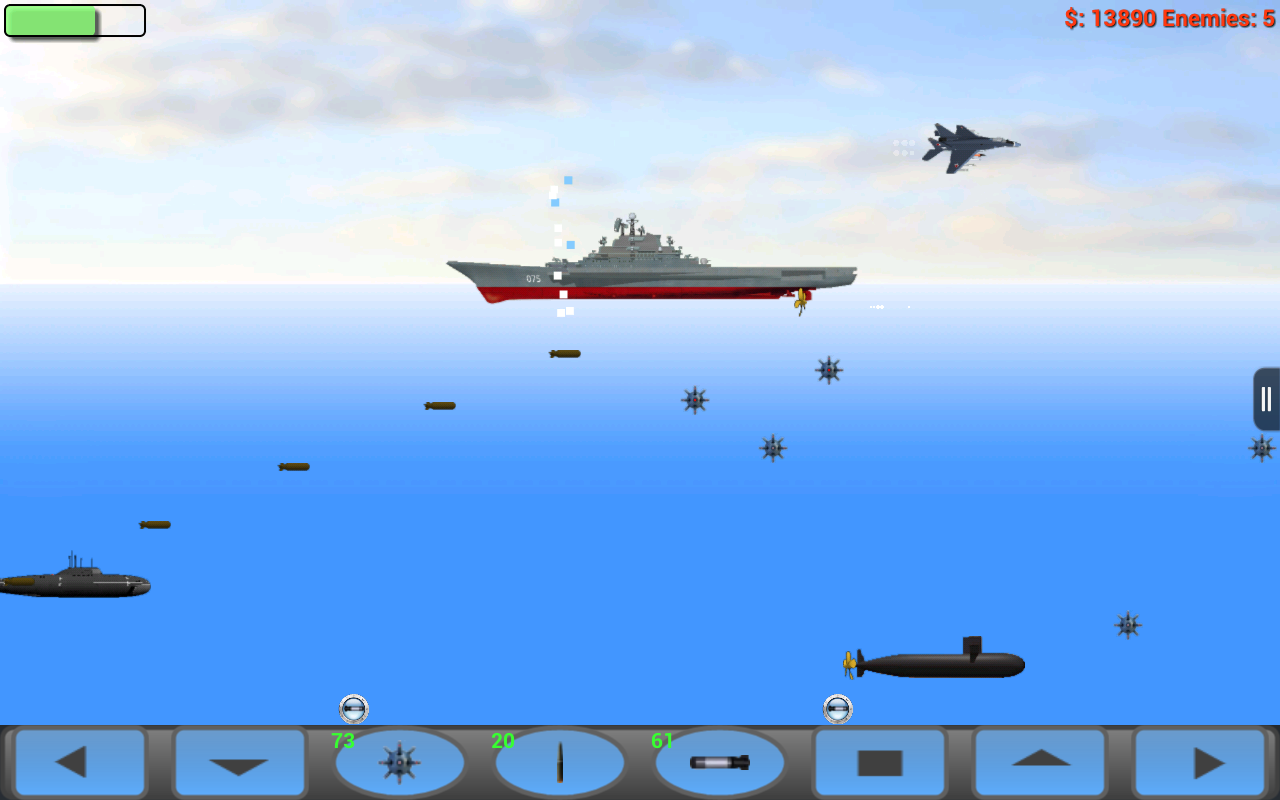Launch a sea mine from the toolbar
Viewport: 1280px width, 800px height.
tap(399, 762)
